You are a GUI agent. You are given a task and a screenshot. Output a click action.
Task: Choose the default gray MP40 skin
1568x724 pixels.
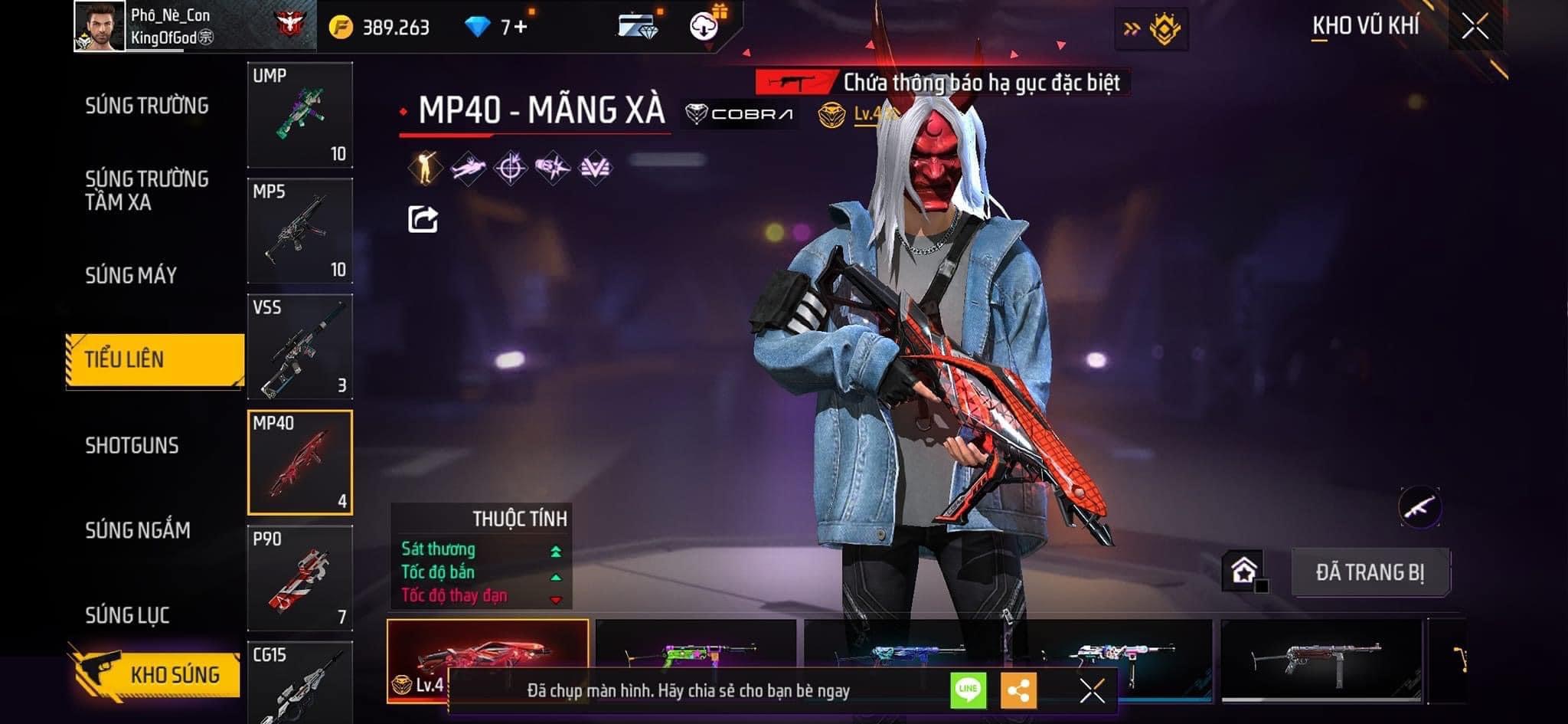pyautogui.click(x=1320, y=659)
